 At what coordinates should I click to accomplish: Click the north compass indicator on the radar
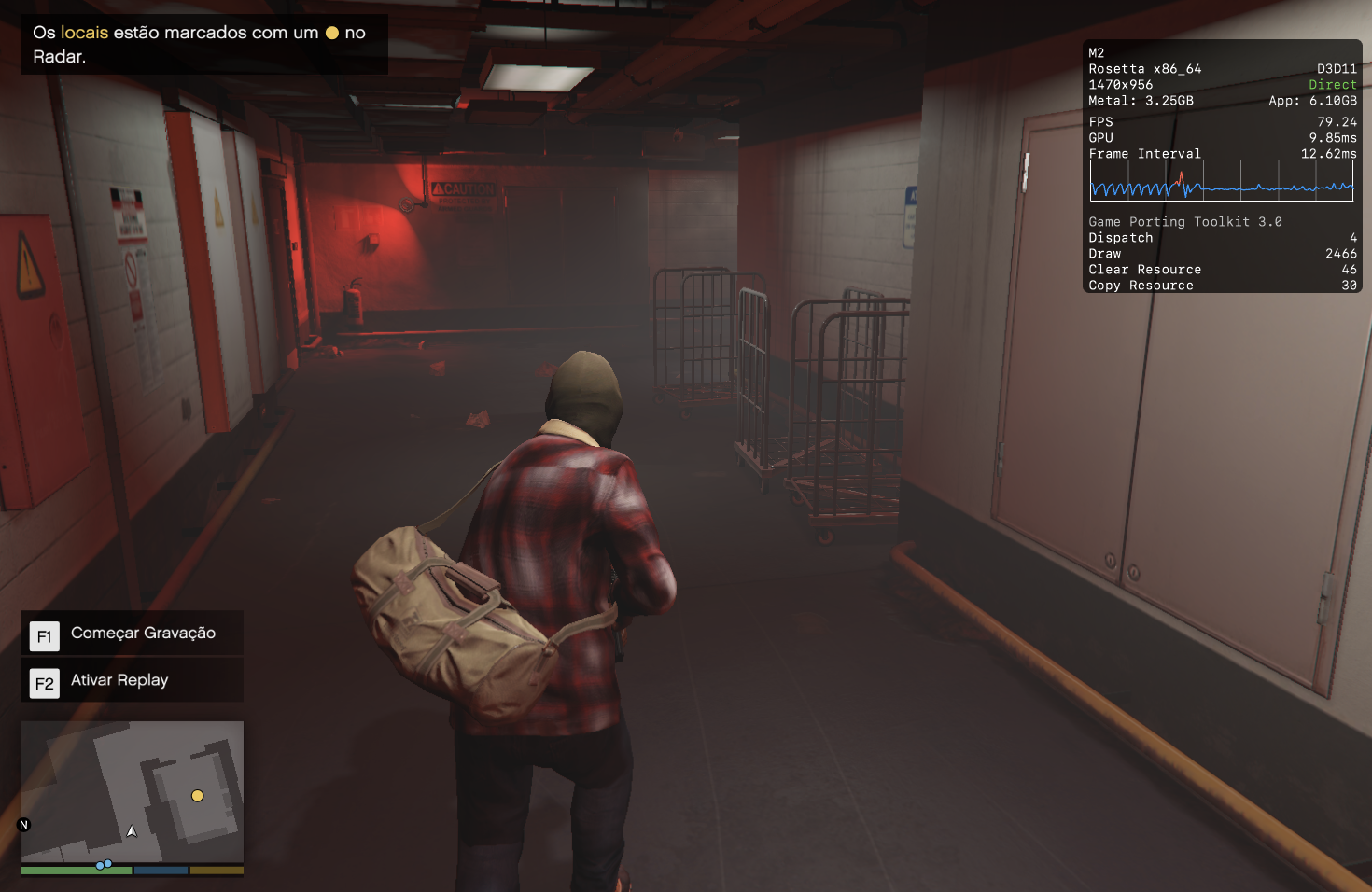click(24, 824)
